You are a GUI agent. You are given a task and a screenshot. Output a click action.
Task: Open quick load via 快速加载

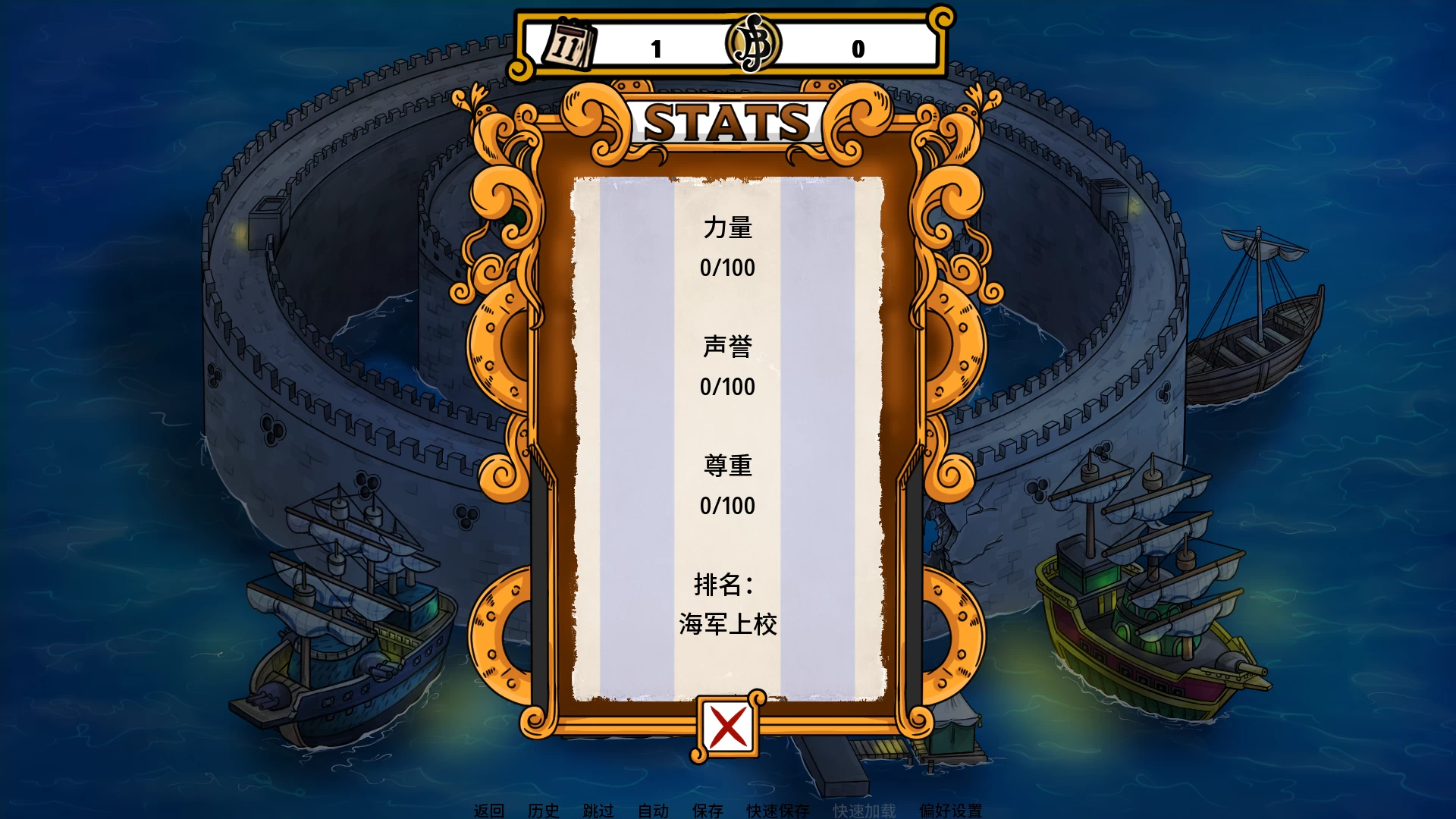pyautogui.click(x=864, y=810)
